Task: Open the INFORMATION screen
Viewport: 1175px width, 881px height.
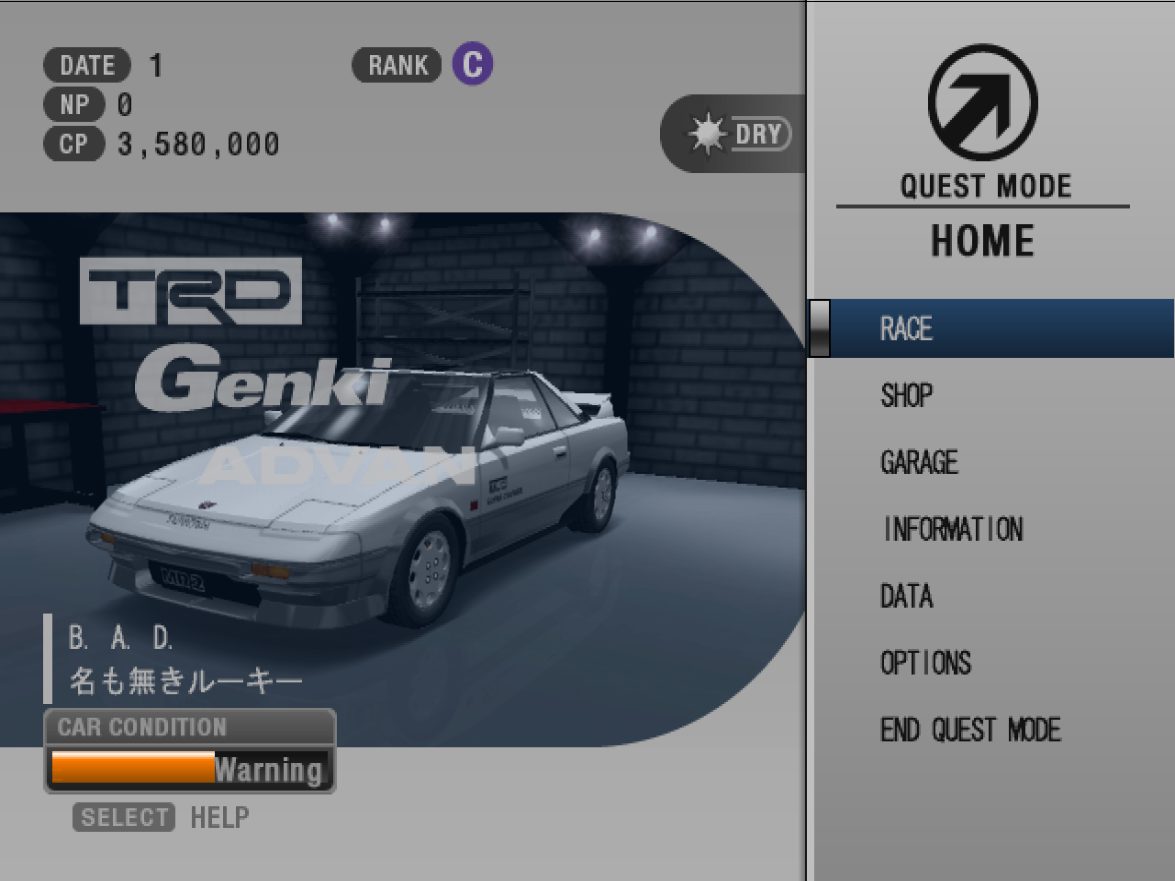Action: (x=952, y=529)
